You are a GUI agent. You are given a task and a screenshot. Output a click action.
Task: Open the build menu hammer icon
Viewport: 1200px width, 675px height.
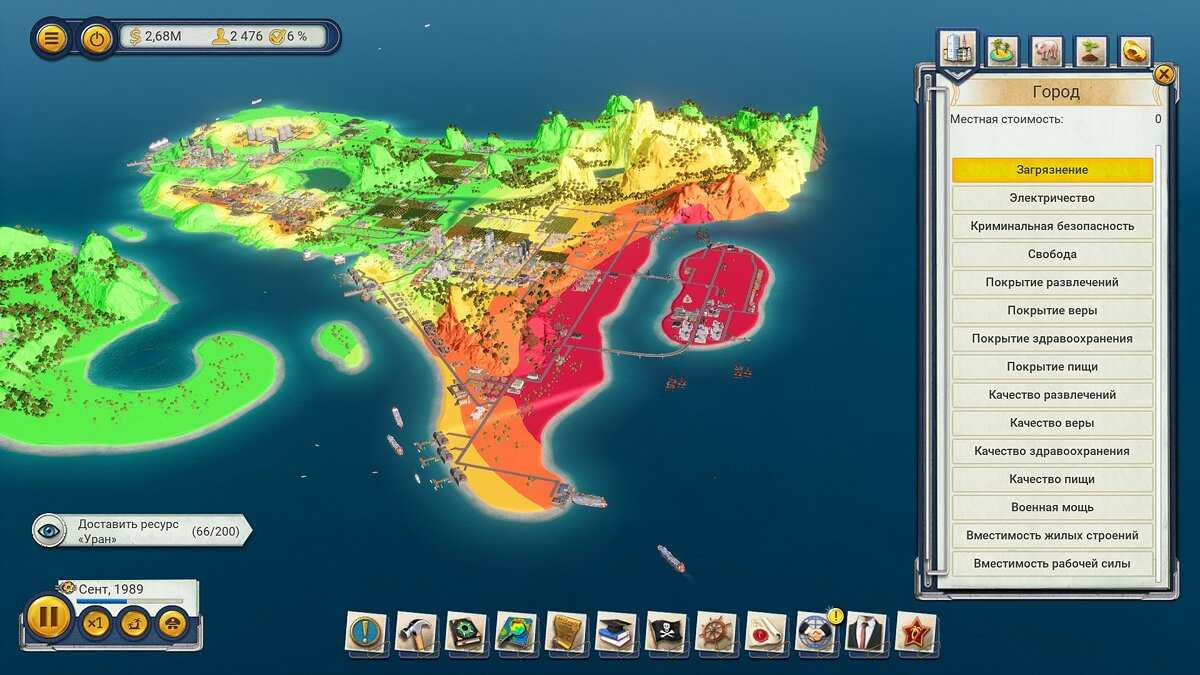click(x=416, y=632)
